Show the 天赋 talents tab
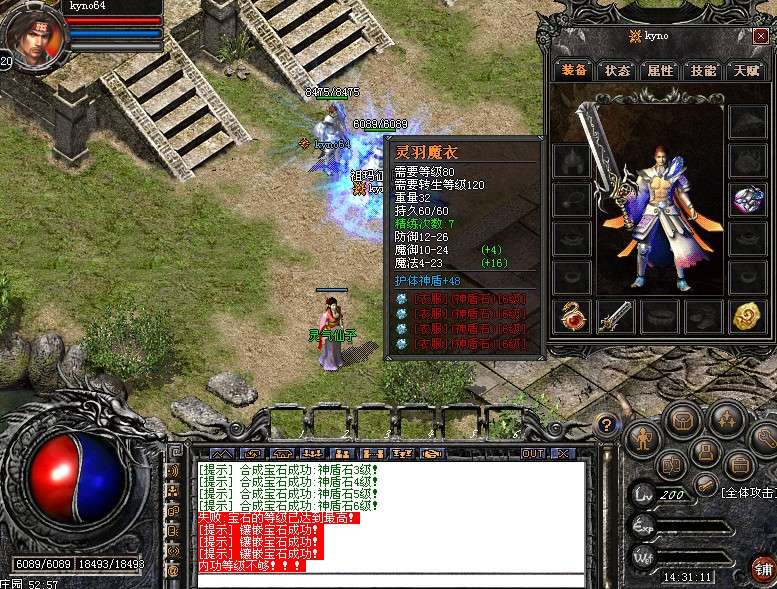The width and height of the screenshot is (777, 589). [x=746, y=71]
